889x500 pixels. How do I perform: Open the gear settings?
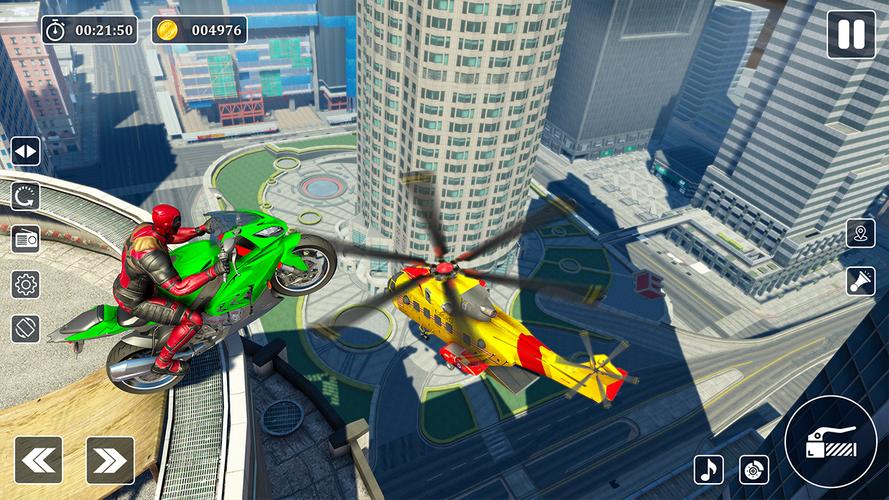tap(26, 284)
